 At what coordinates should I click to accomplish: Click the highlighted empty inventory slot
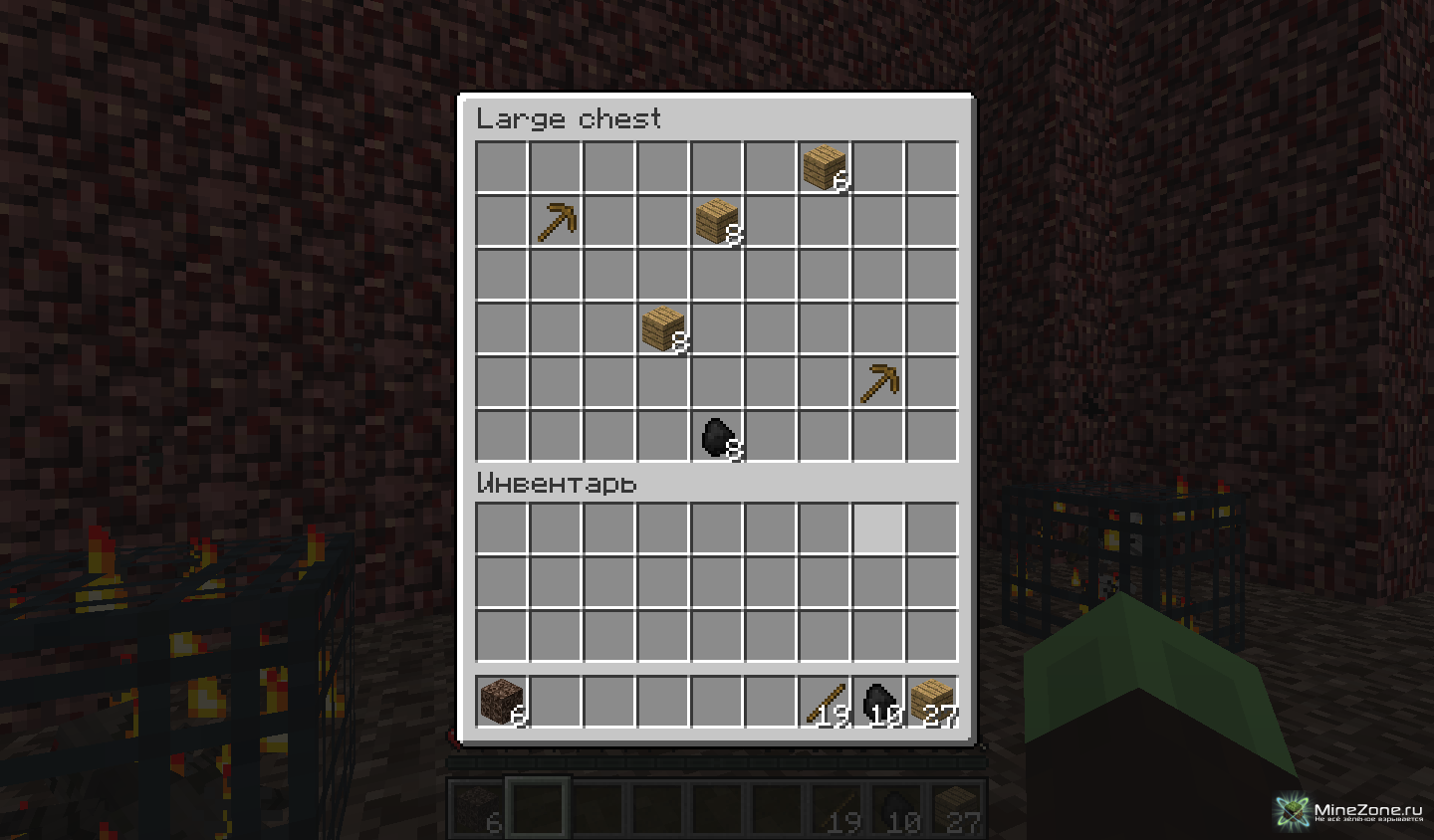[x=878, y=528]
